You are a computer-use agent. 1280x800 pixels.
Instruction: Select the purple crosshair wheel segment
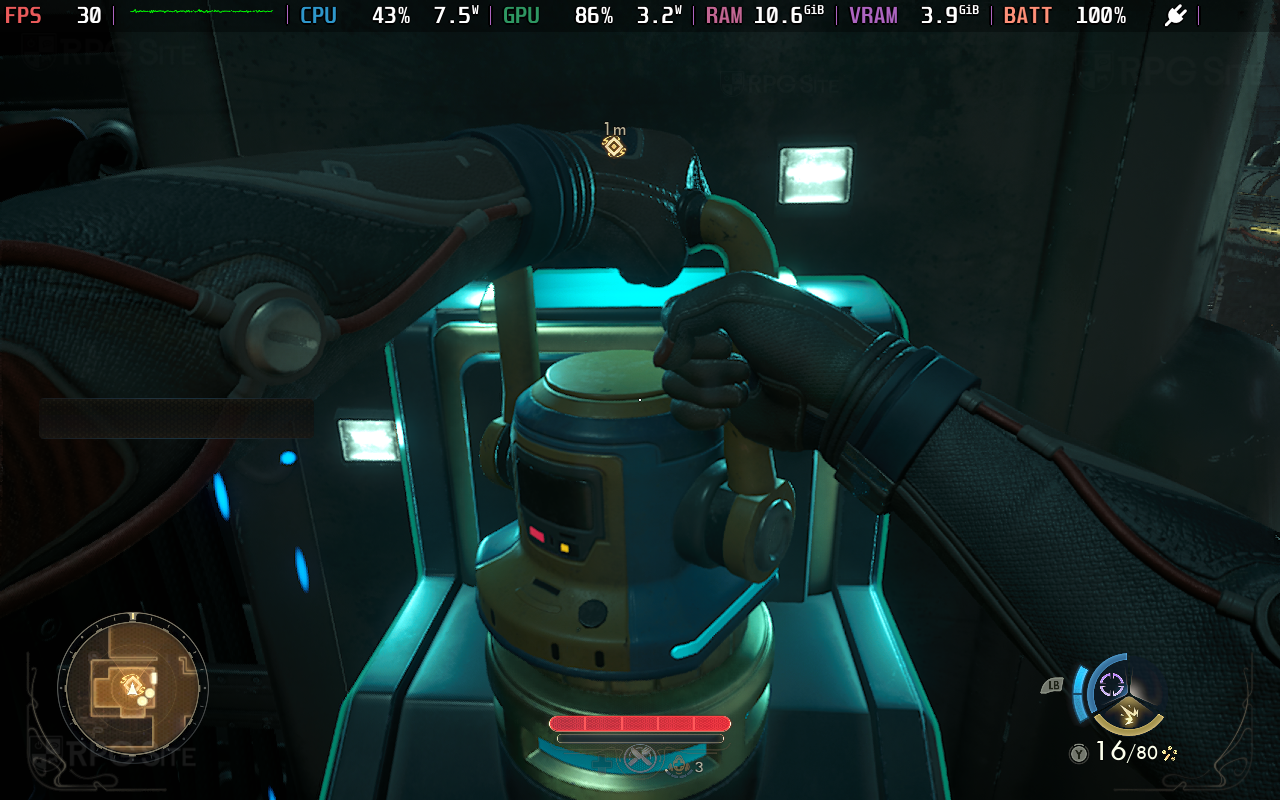click(1111, 684)
